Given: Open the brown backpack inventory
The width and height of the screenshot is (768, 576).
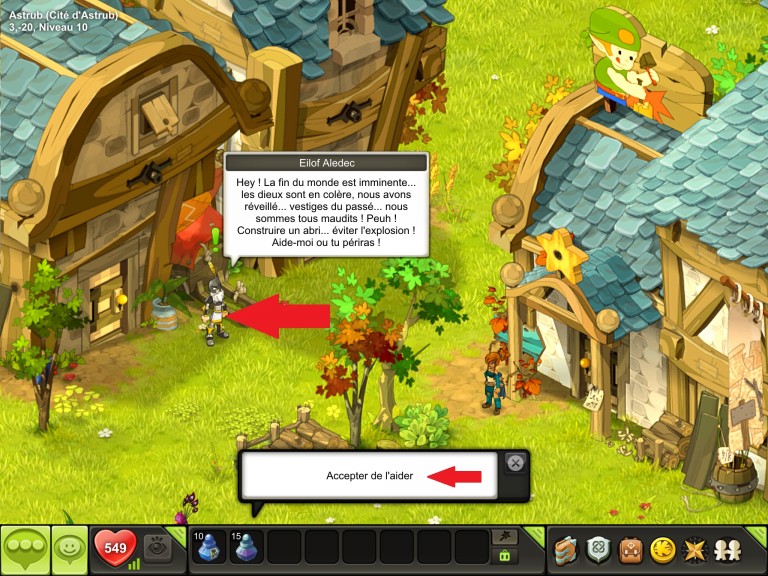Looking at the screenshot, I should click(x=630, y=549).
